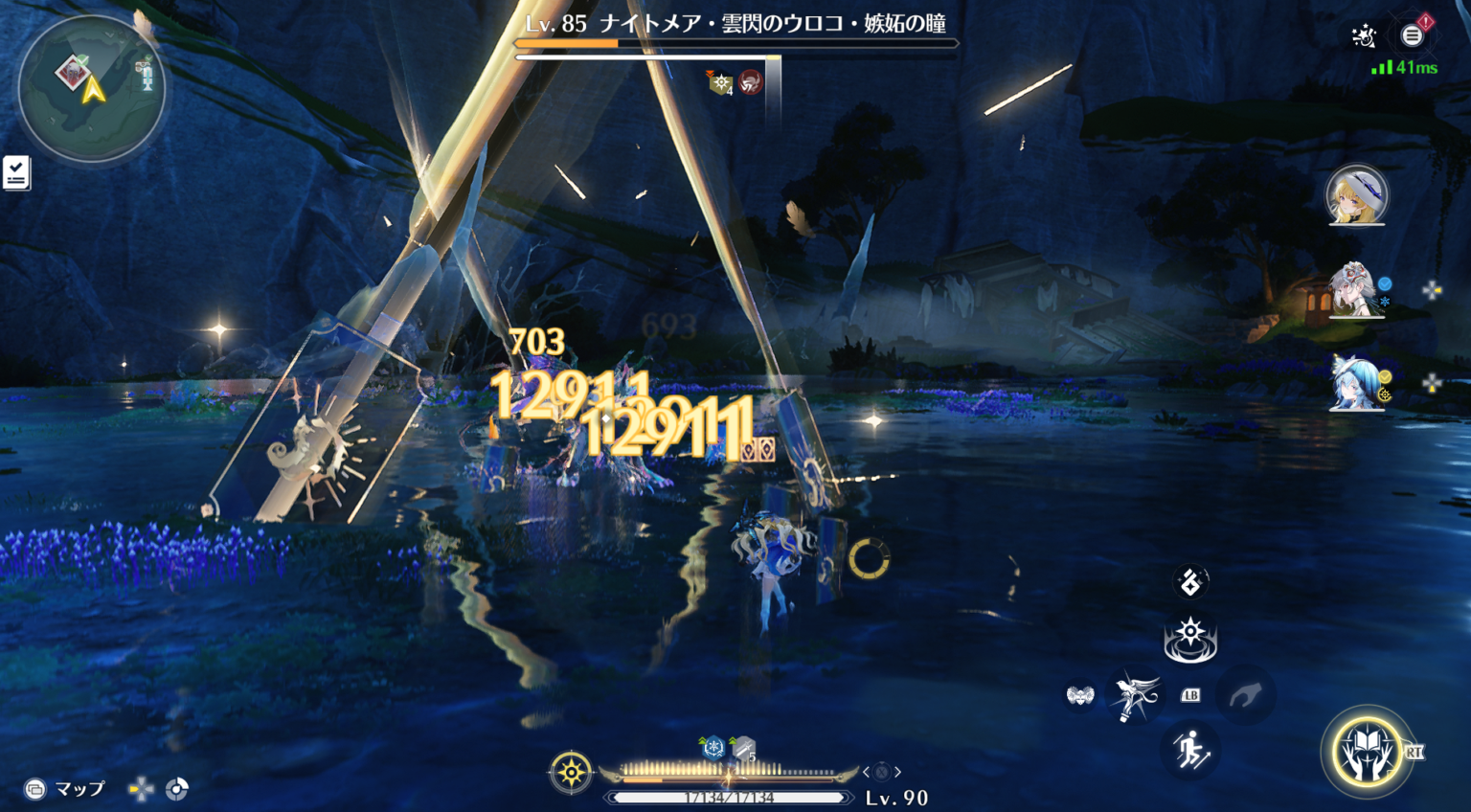
Task: Switch party member using the right chevron arrow
Action: 897,772
